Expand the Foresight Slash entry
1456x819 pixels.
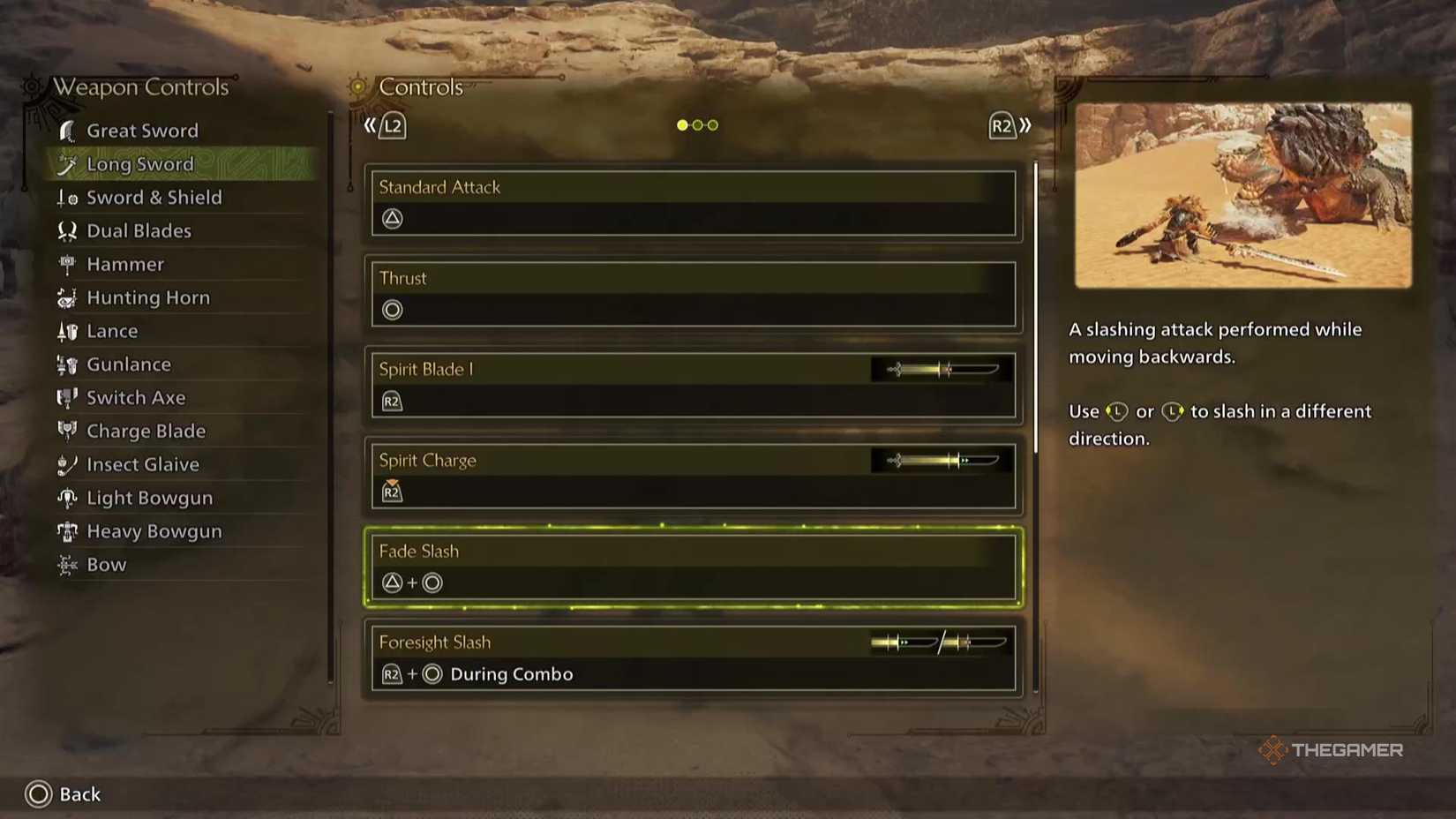pyautogui.click(x=693, y=657)
